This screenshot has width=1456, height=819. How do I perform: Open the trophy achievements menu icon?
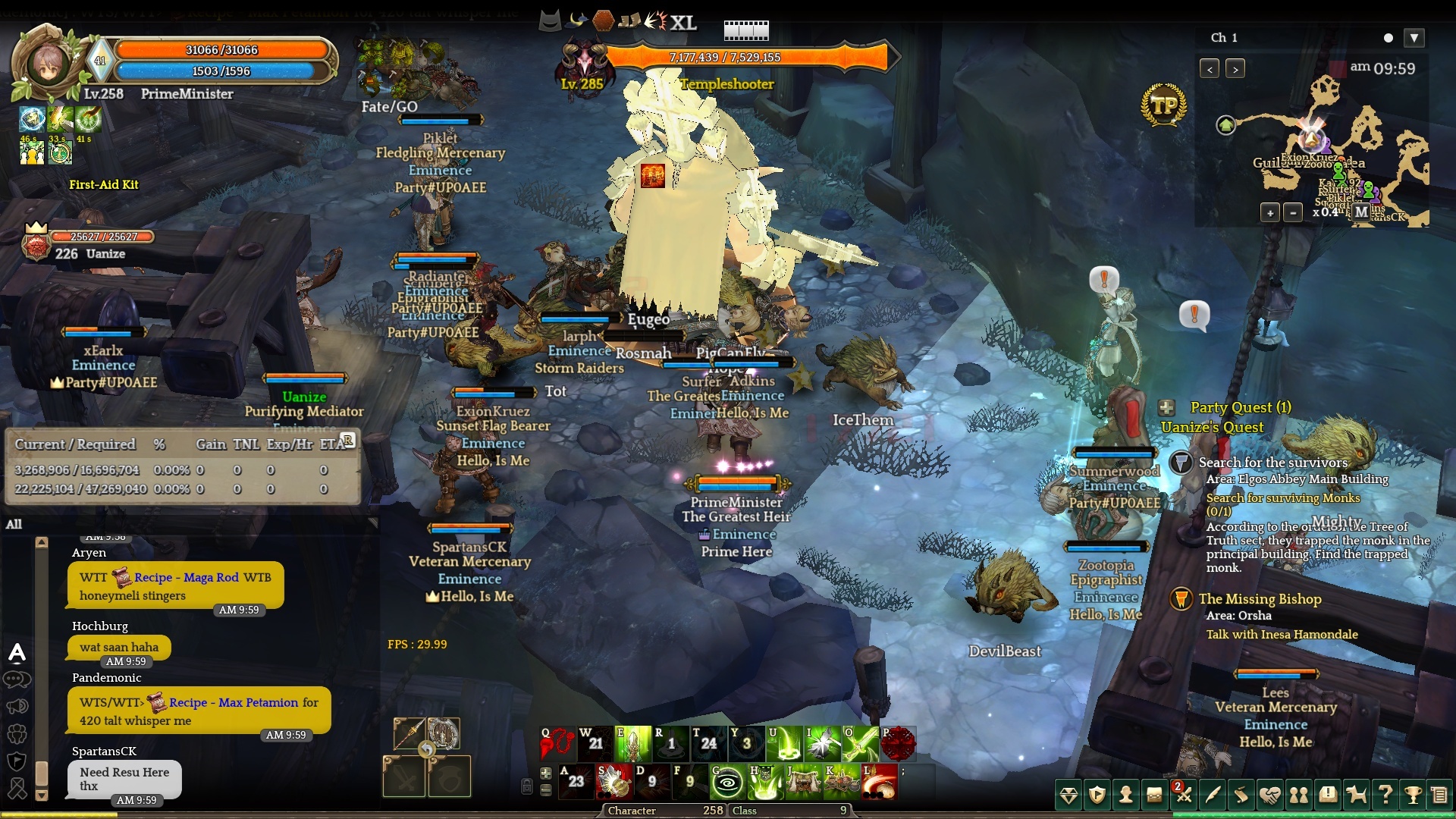[x=1413, y=795]
